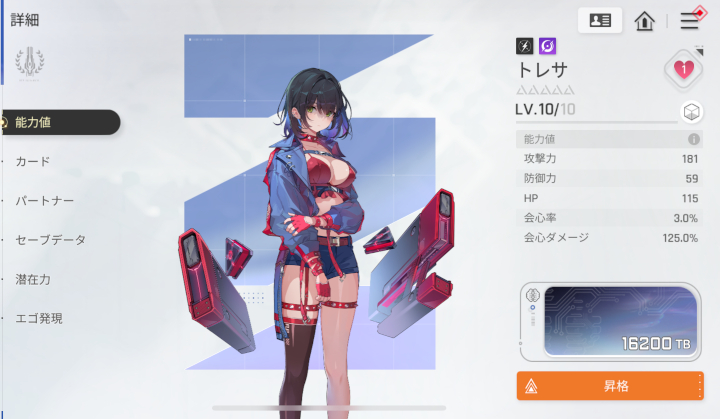Select the 能力値 tab
Image resolution: width=720 pixels, height=419 pixels.
(x=60, y=123)
